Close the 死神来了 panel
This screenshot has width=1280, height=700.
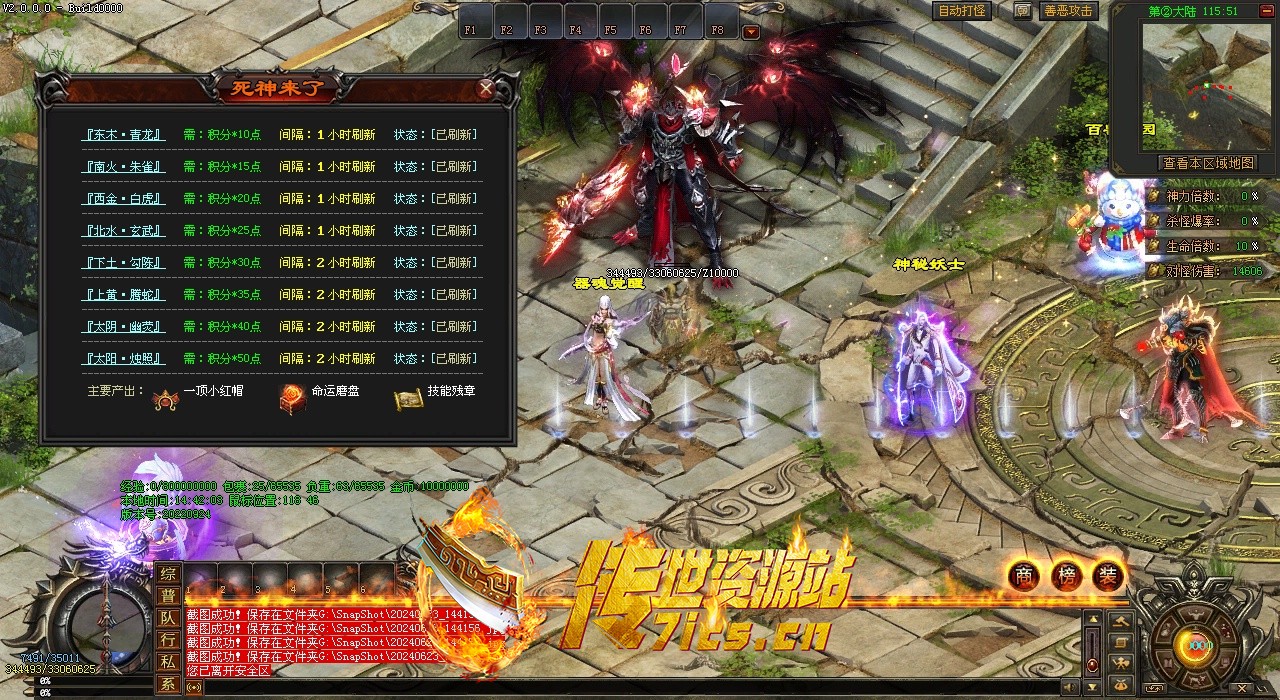coord(486,88)
